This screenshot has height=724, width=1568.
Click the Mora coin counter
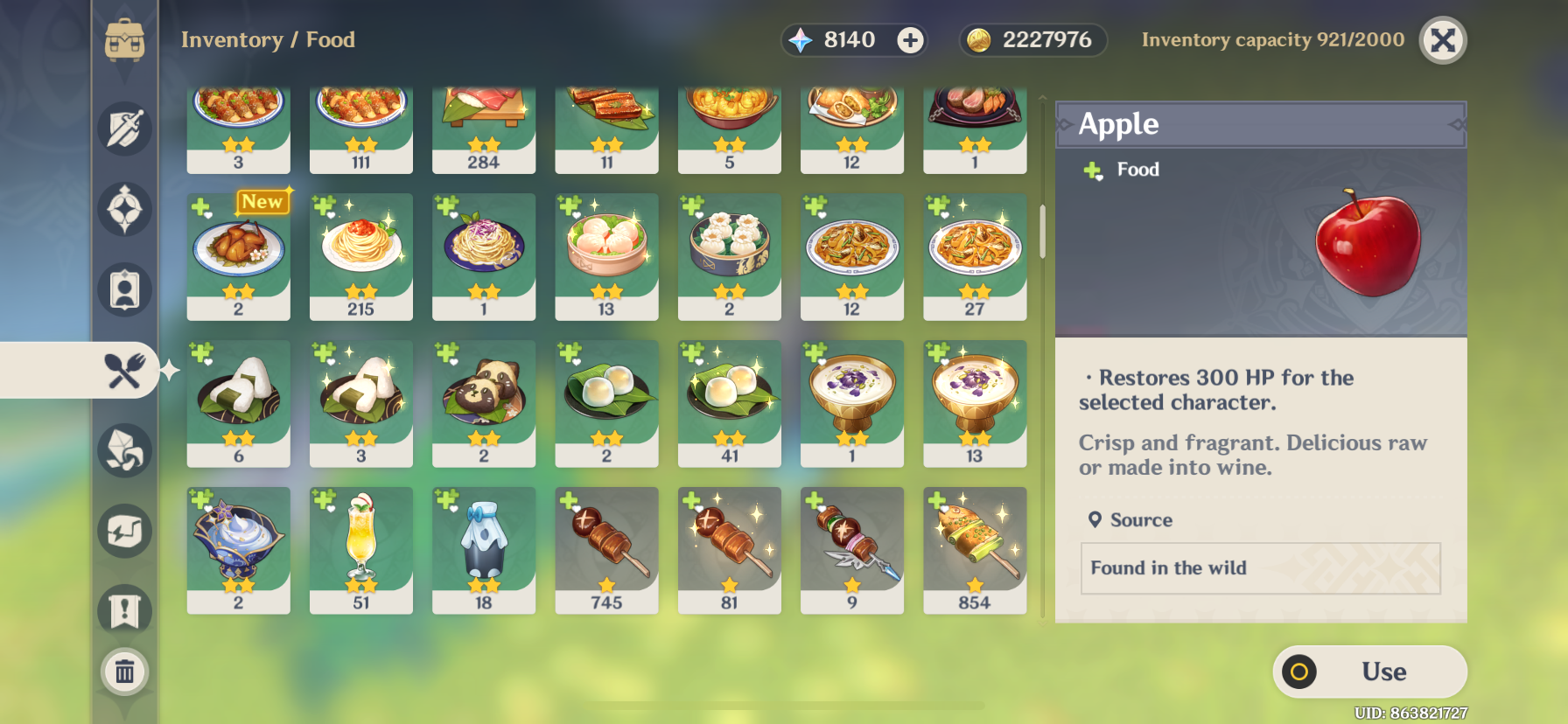(1032, 39)
